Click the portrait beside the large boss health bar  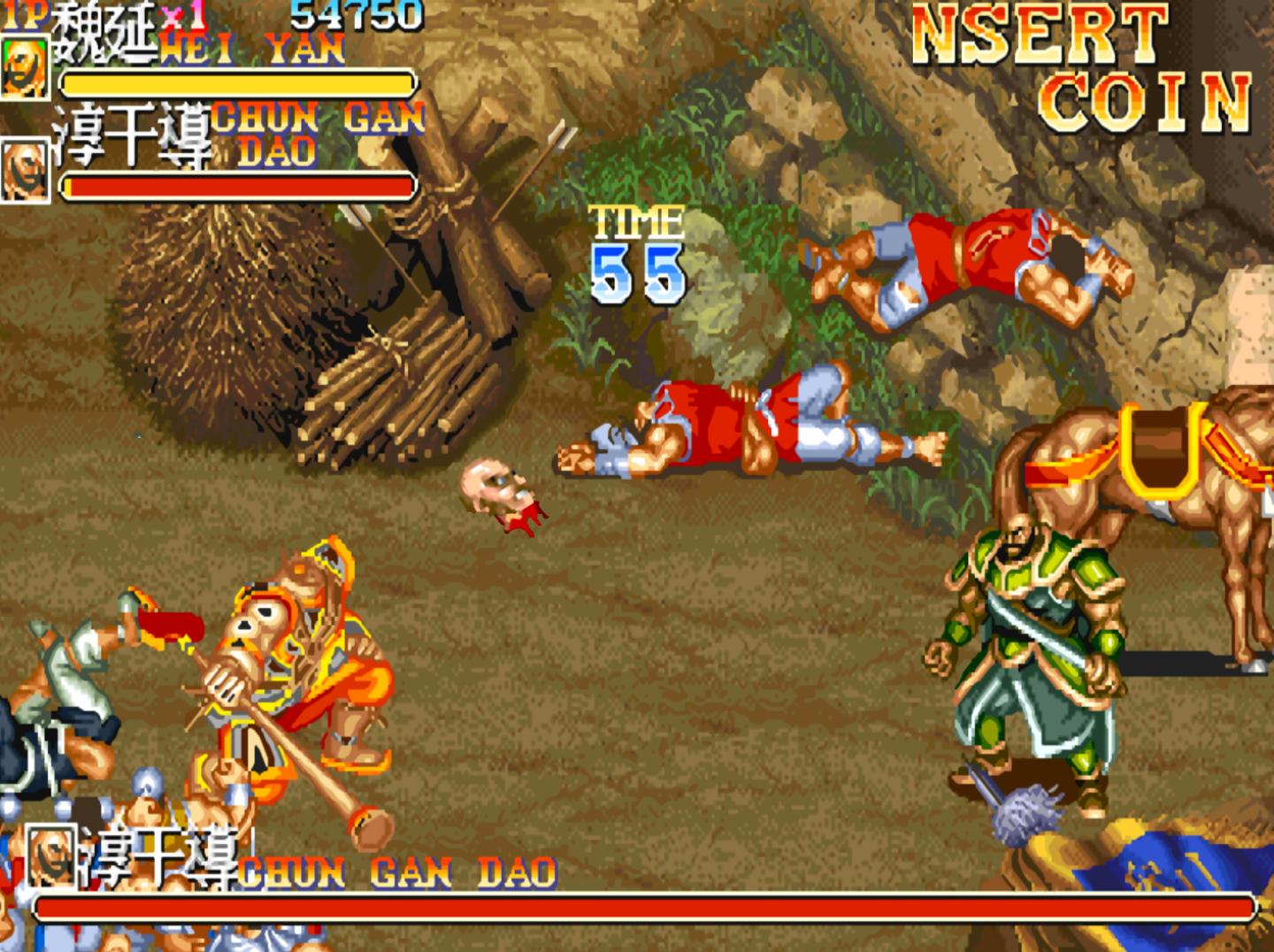pos(50,855)
